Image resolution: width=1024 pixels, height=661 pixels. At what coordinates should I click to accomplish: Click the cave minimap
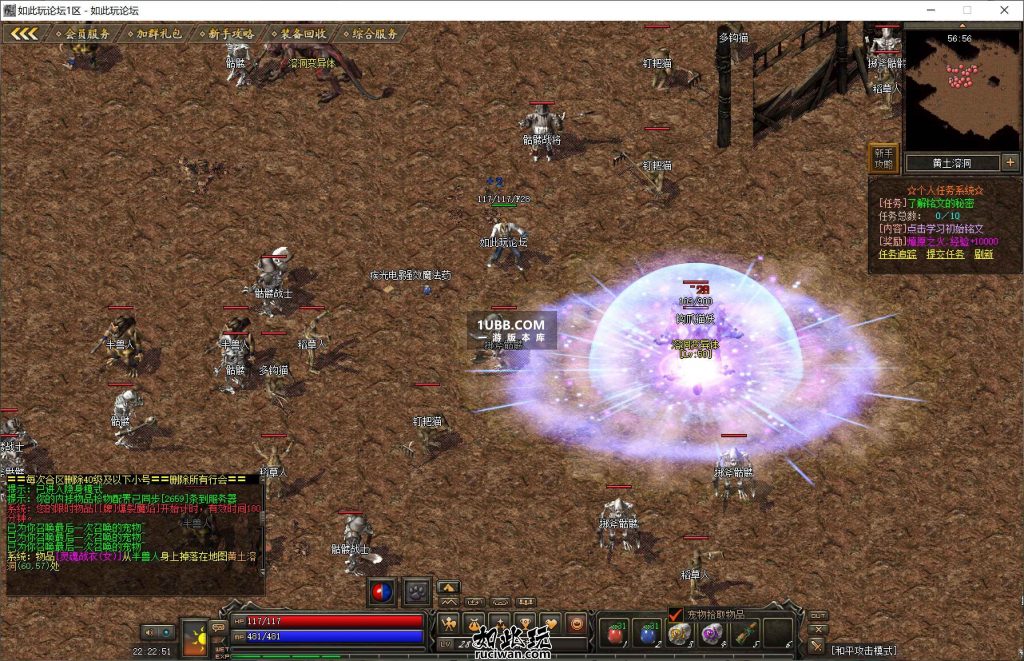[x=961, y=88]
